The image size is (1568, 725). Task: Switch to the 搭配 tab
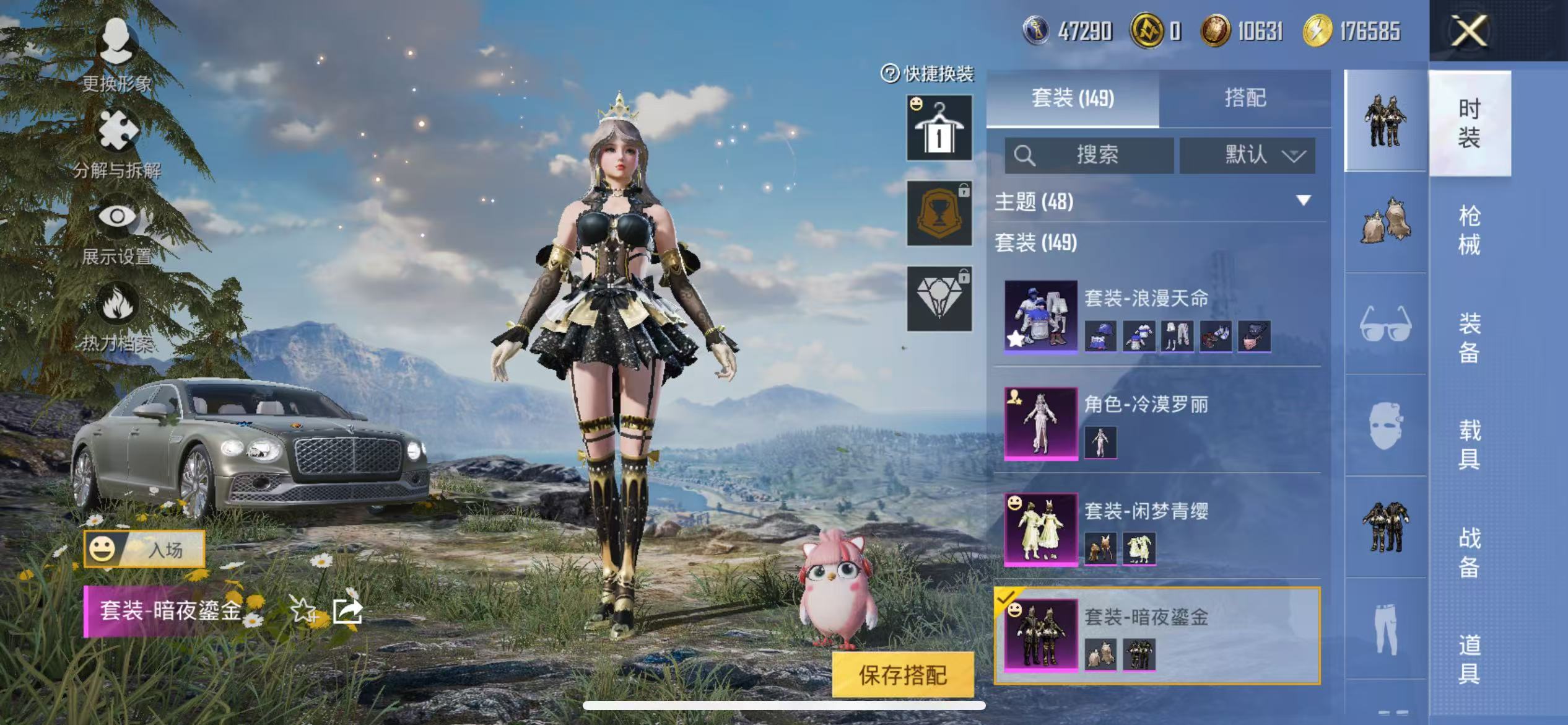(x=1245, y=98)
